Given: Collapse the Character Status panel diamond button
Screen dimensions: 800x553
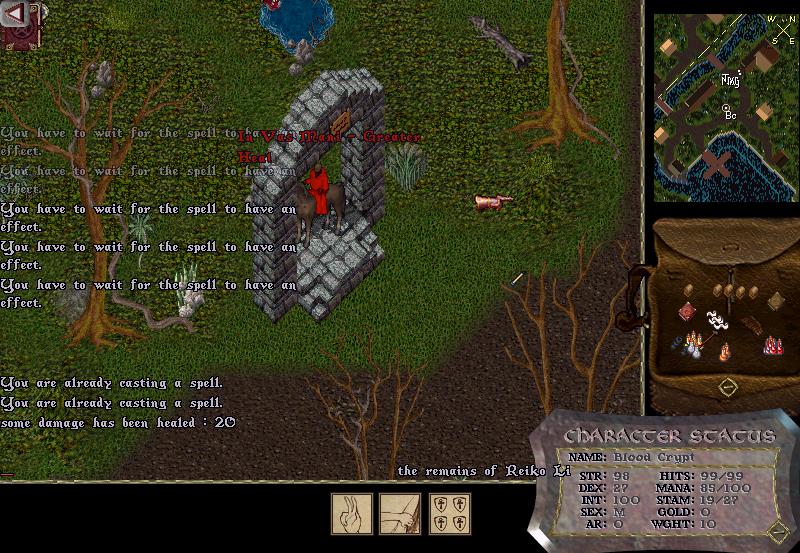Looking at the screenshot, I should (777, 529).
